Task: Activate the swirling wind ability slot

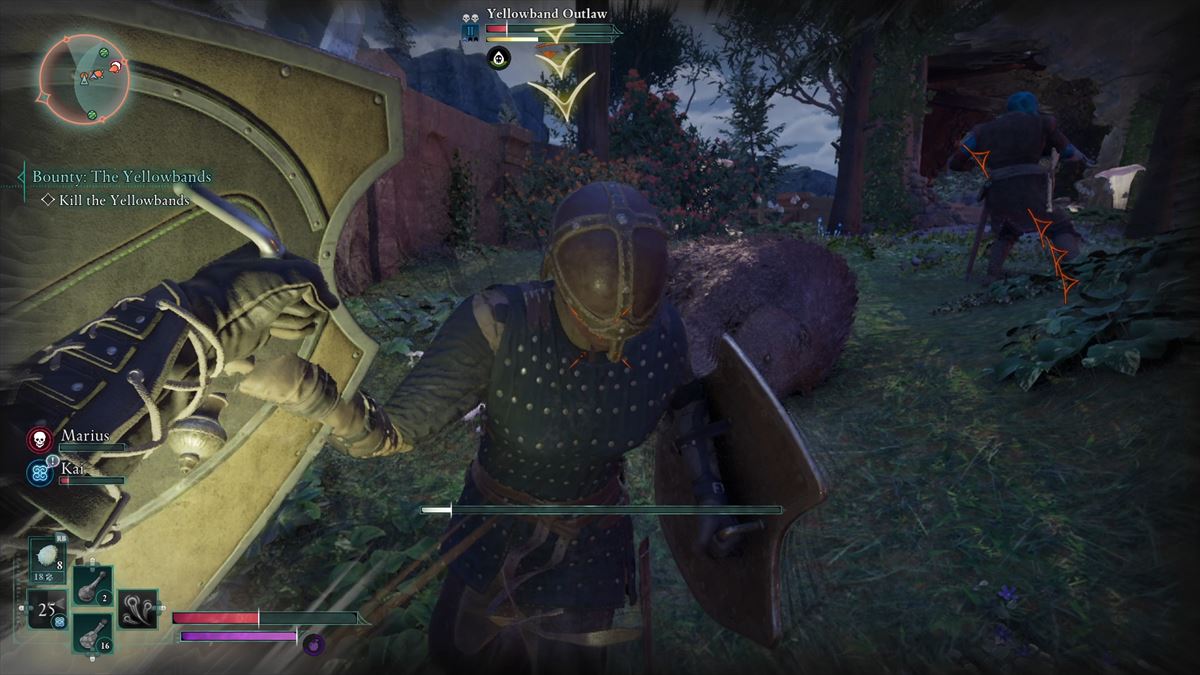Action: pyautogui.click(x=137, y=609)
